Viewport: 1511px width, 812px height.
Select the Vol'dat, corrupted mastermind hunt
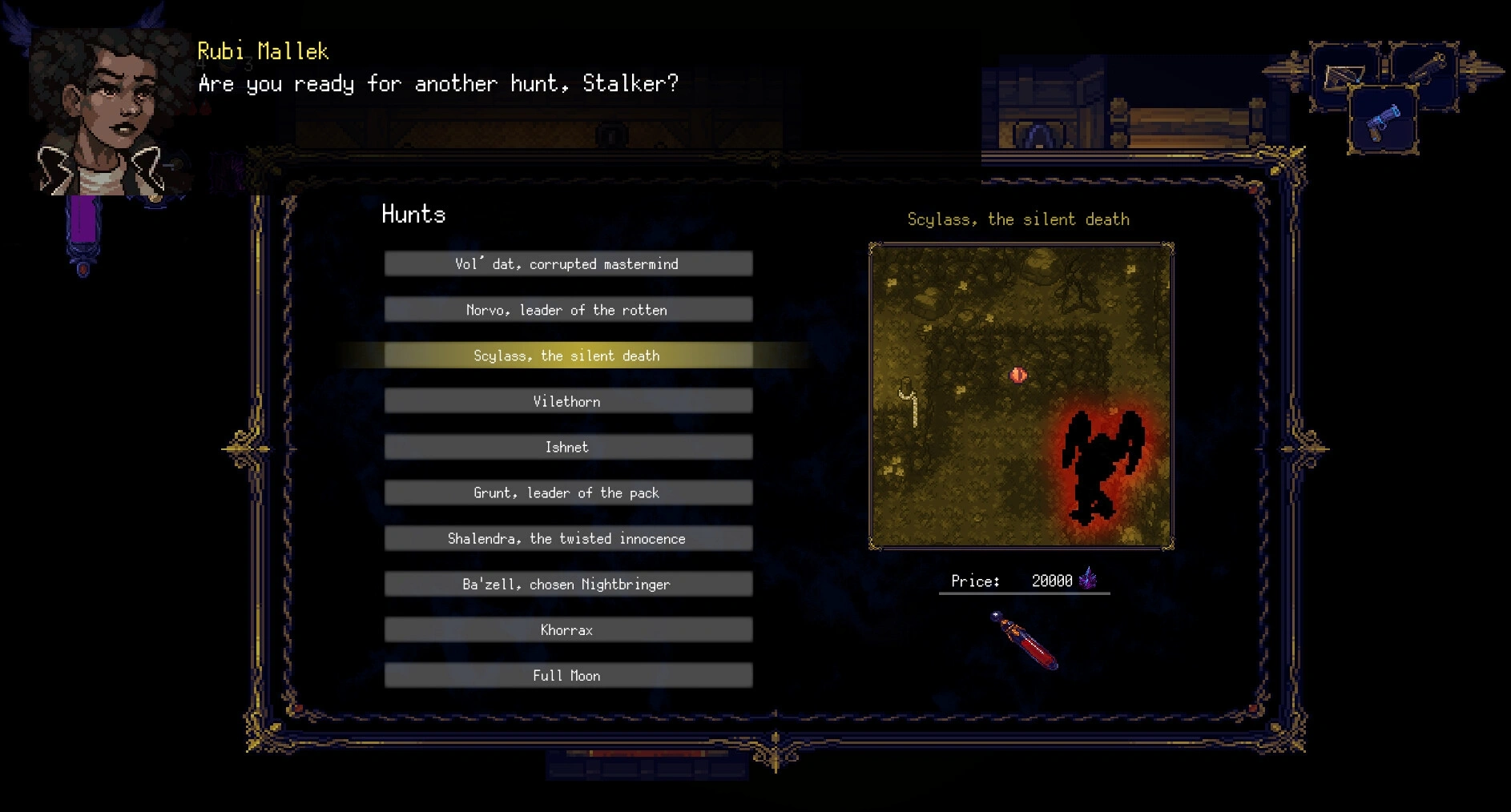[x=567, y=264]
